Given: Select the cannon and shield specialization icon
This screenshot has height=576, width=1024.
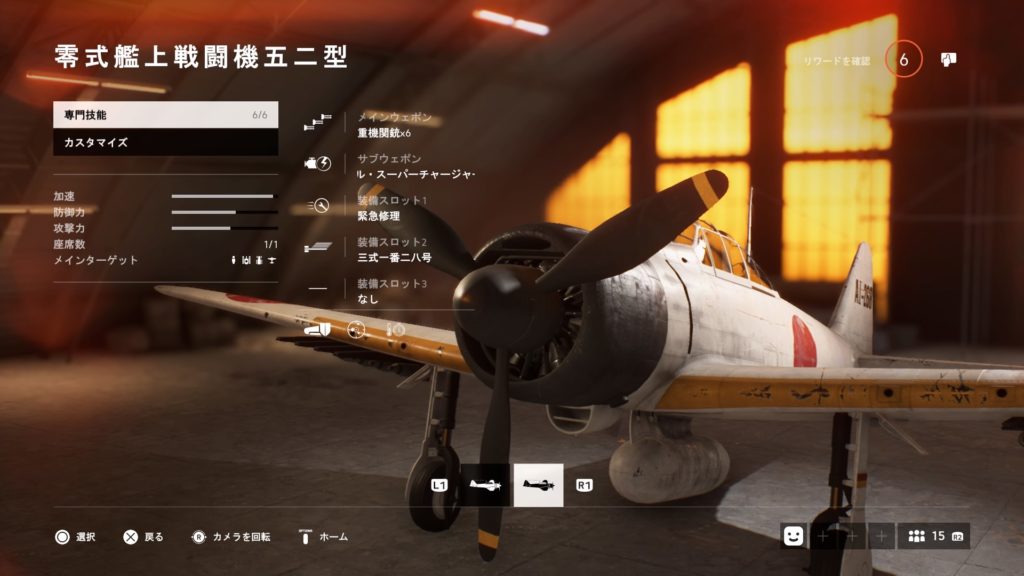Looking at the screenshot, I should pyautogui.click(x=319, y=329).
